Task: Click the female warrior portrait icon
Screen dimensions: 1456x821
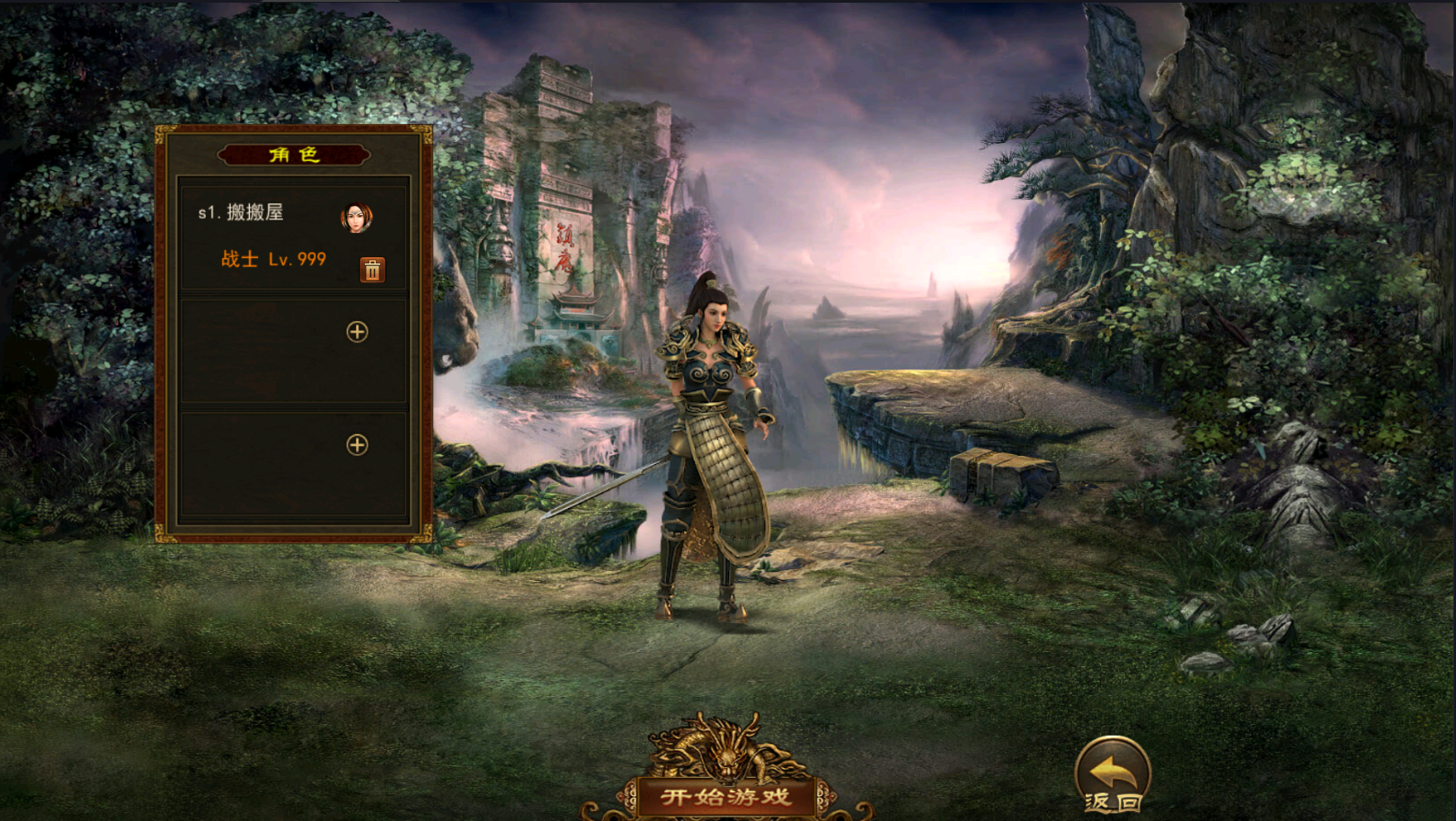Action: [357, 218]
